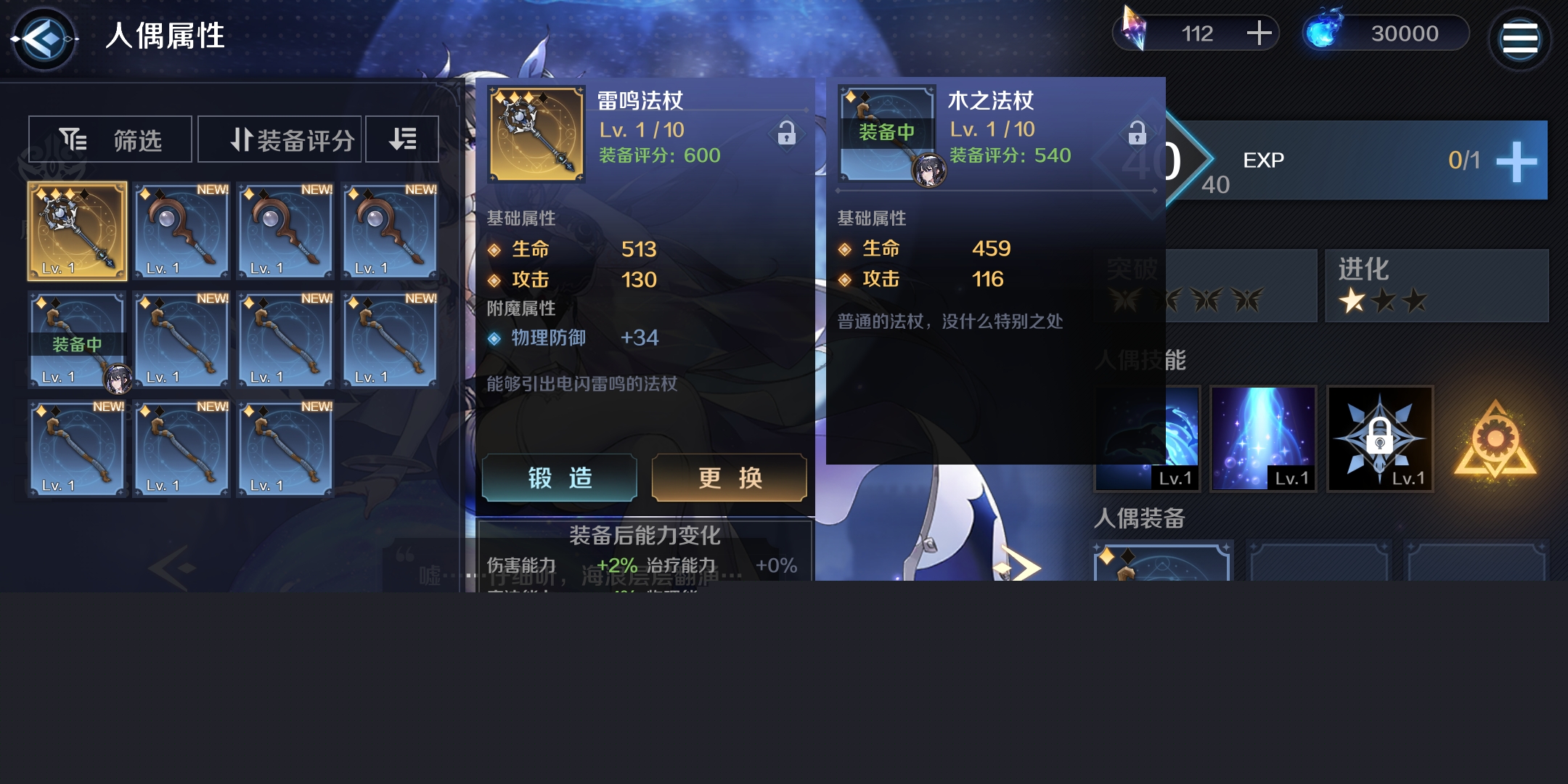The width and height of the screenshot is (1568, 784).
Task: Select the golden 雷鸣法杖 staff slot
Action: (x=78, y=231)
